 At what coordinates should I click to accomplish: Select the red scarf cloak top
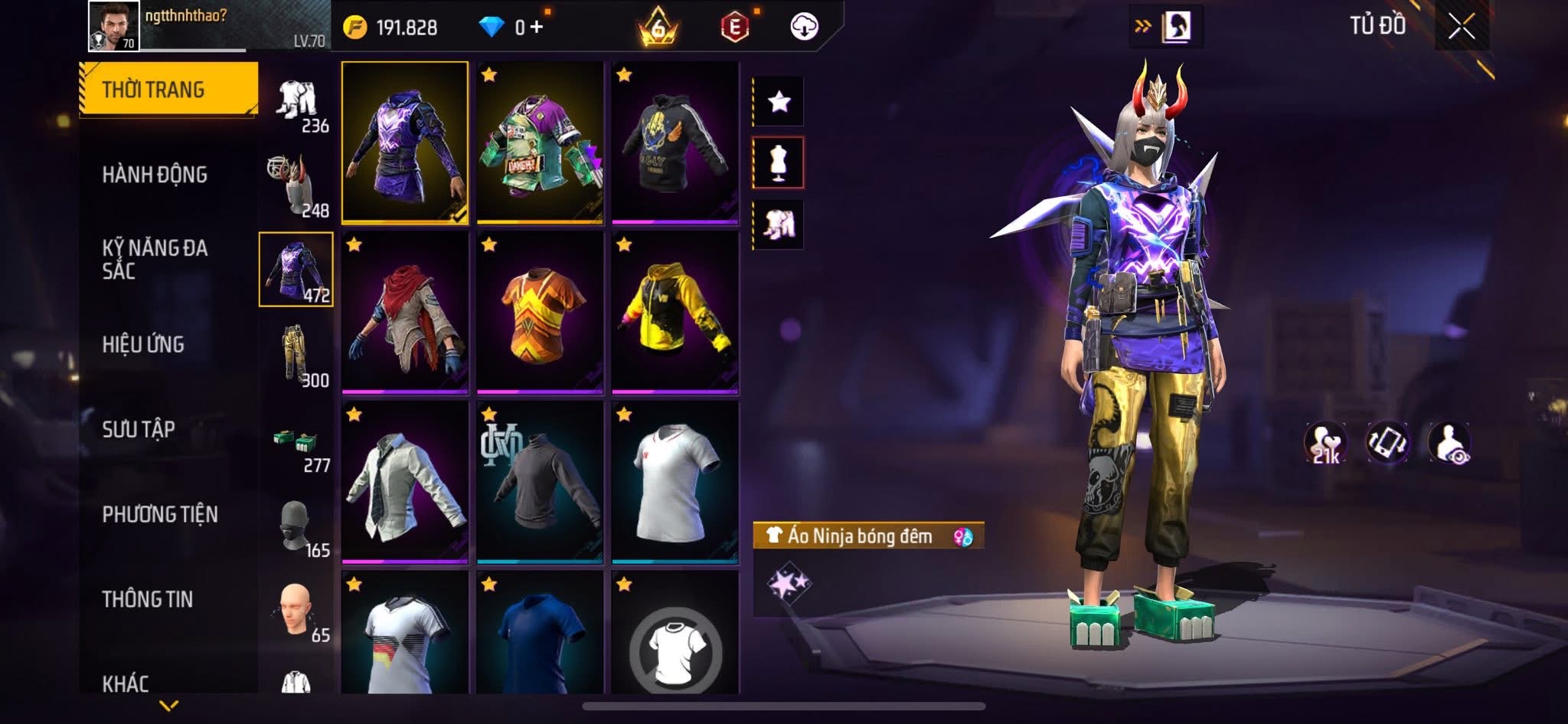pos(405,313)
